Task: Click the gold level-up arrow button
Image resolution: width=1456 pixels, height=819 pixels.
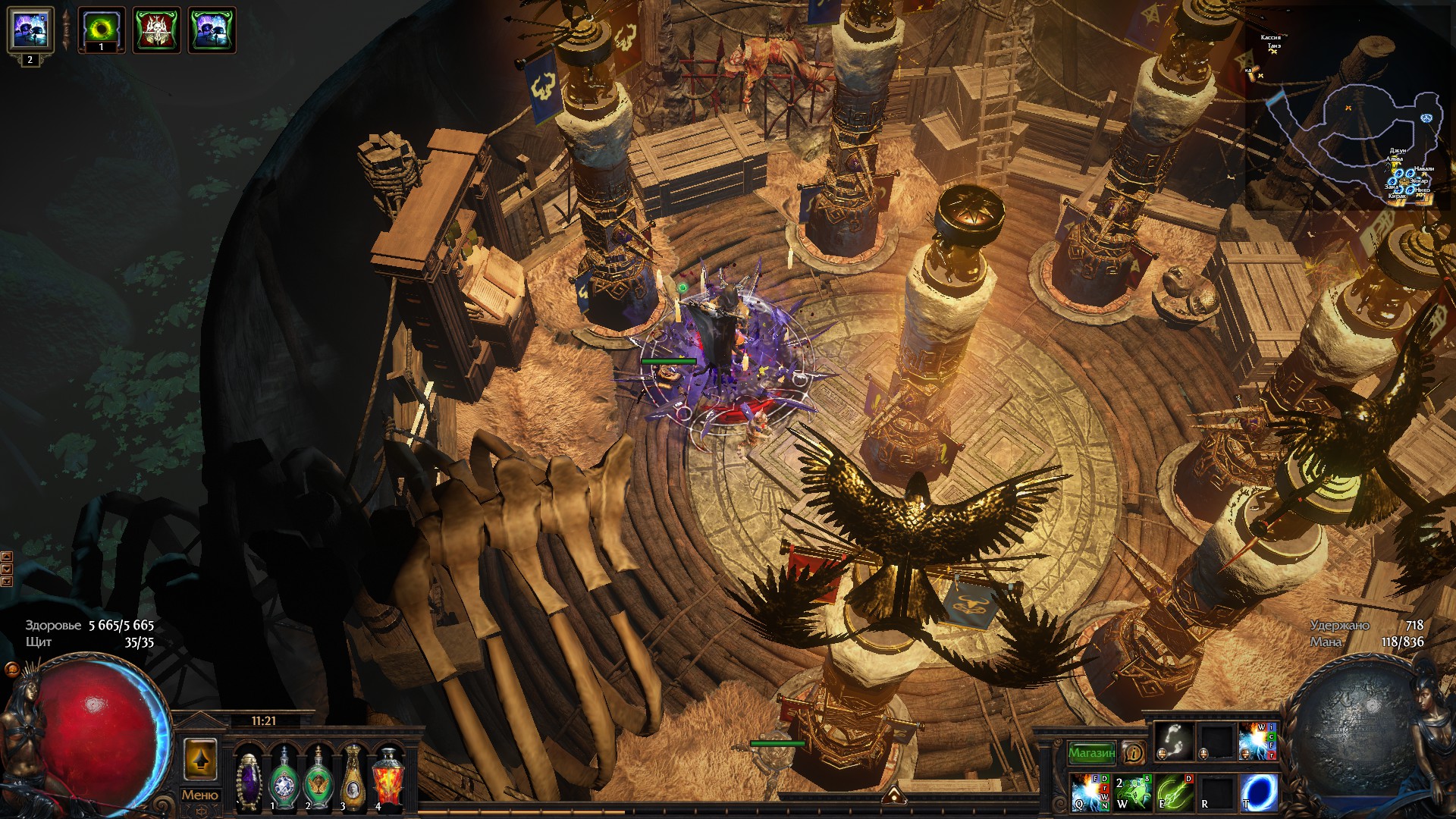Action: [x=200, y=759]
